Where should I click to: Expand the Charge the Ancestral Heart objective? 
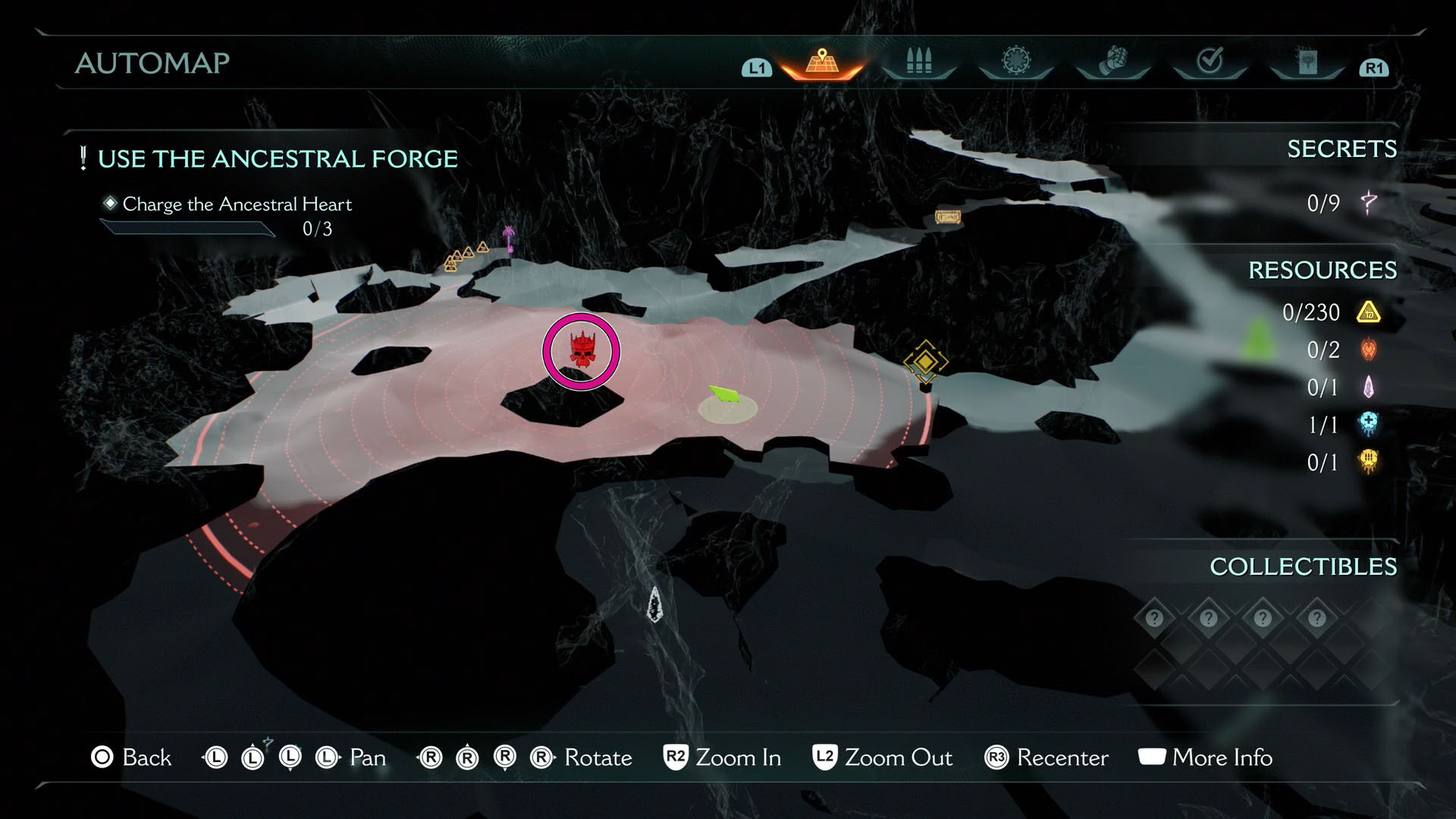[237, 204]
